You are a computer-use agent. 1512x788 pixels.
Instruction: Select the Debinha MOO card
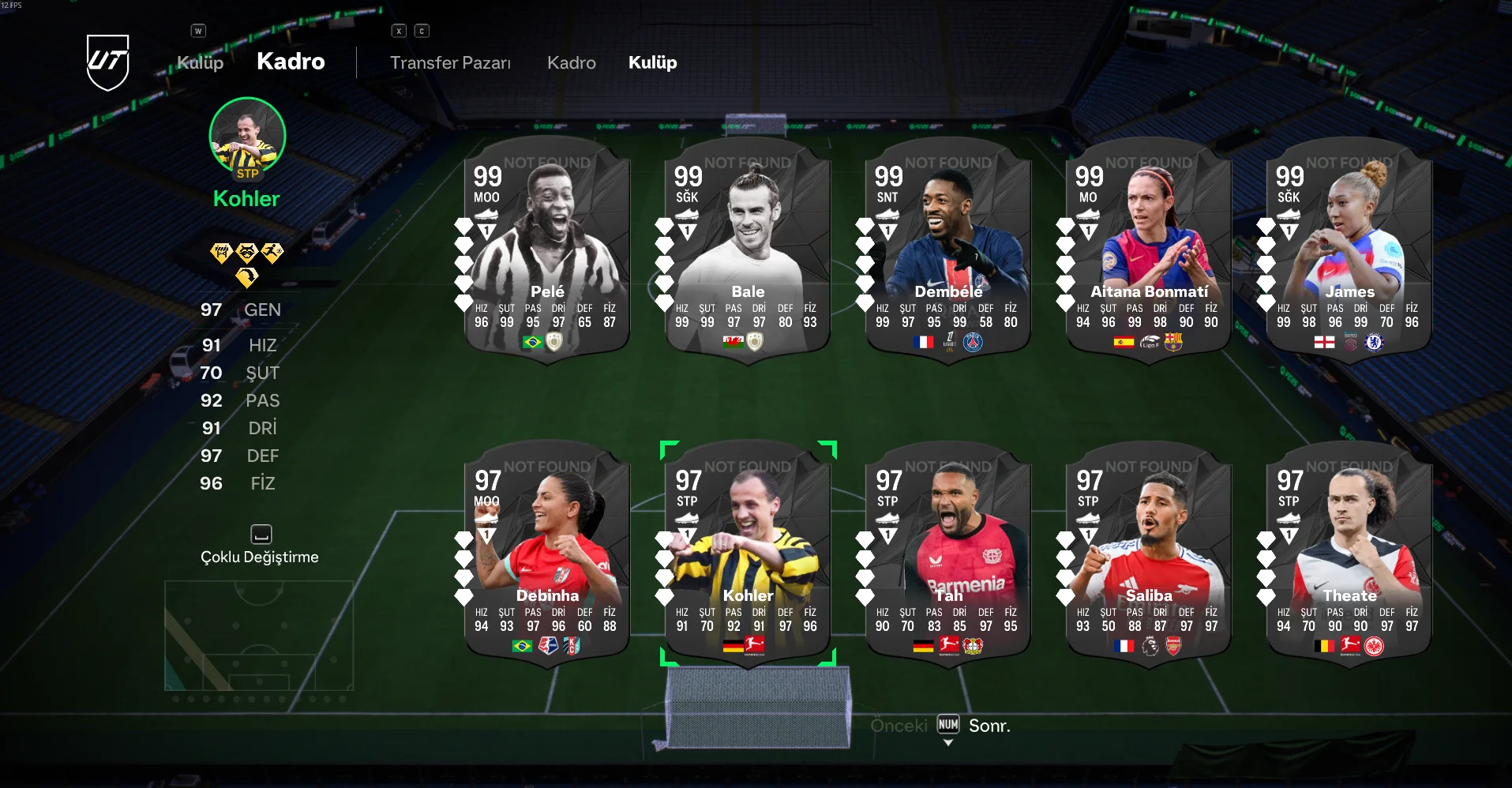tap(547, 553)
